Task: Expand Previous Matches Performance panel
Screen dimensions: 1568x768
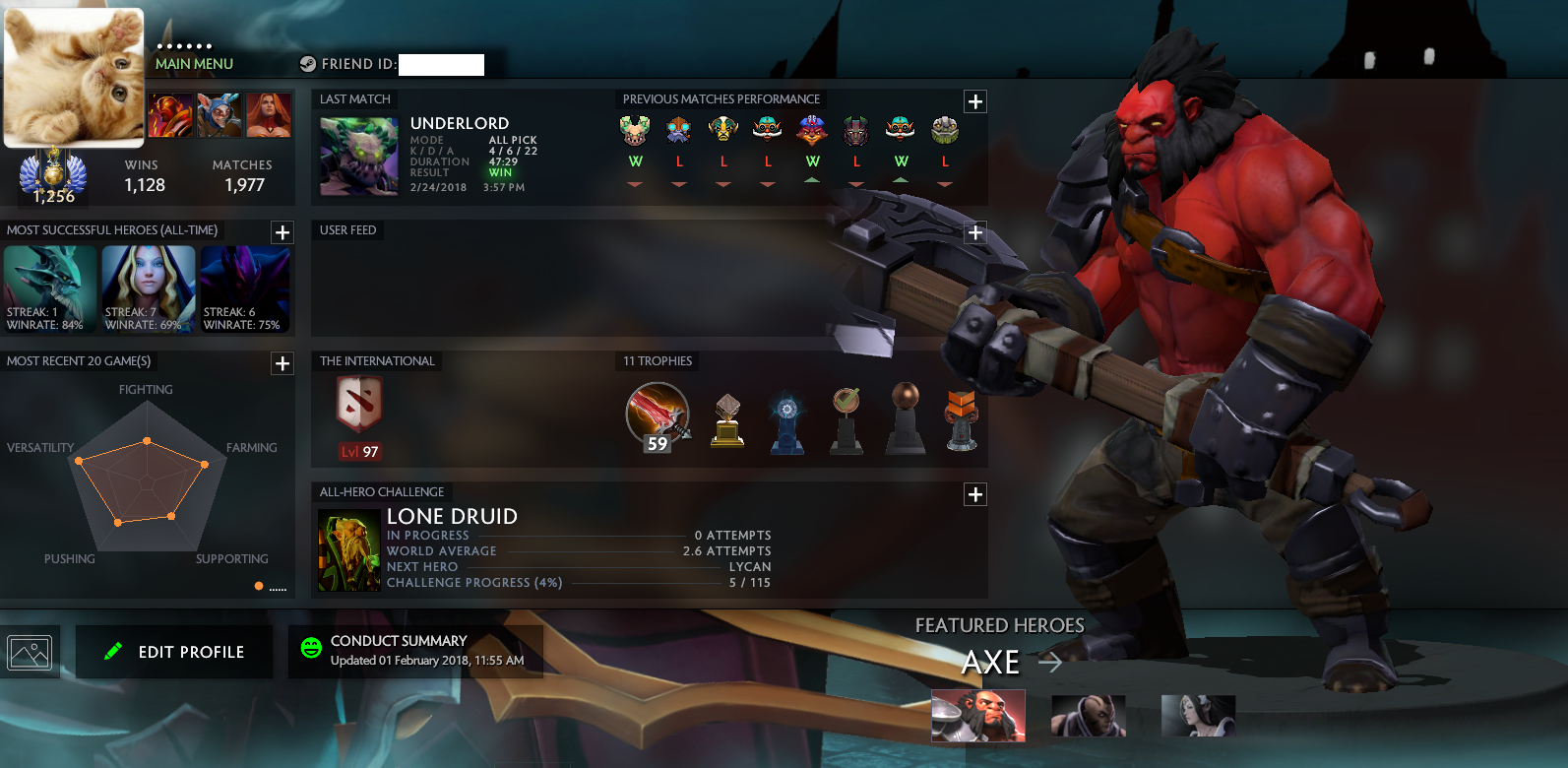Action: pos(974,101)
